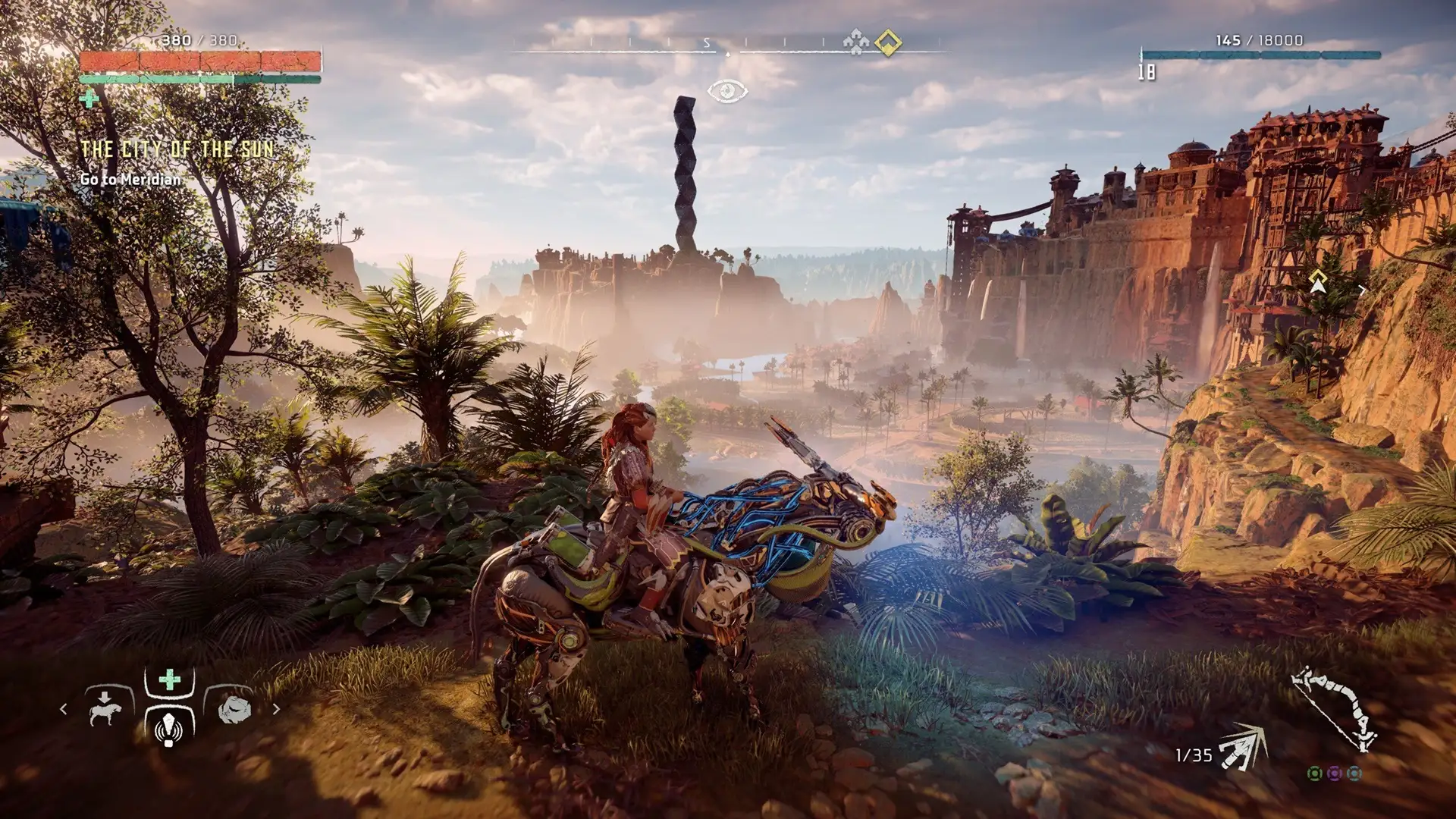Activate the lure call whistle slot

(169, 728)
